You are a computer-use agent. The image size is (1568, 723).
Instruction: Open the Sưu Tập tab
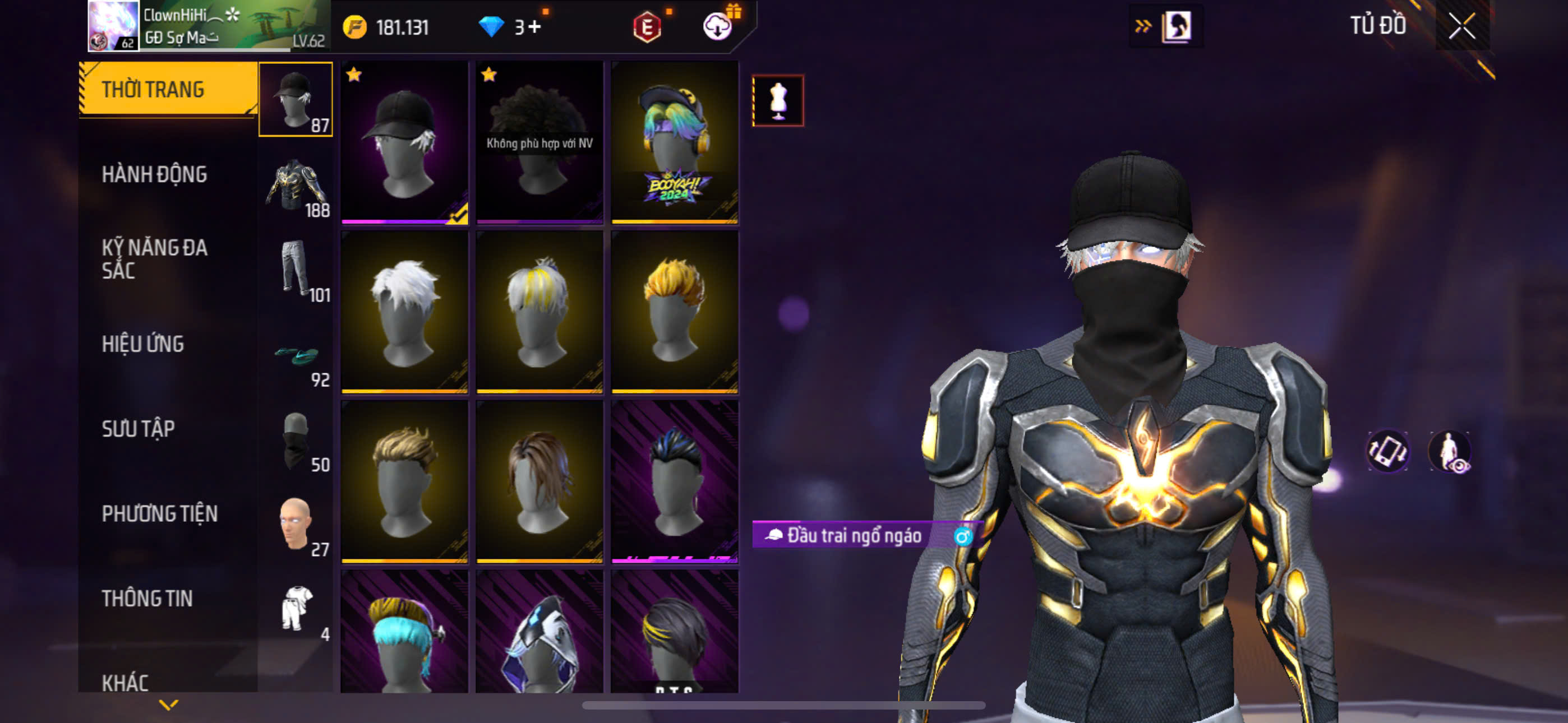pos(138,429)
